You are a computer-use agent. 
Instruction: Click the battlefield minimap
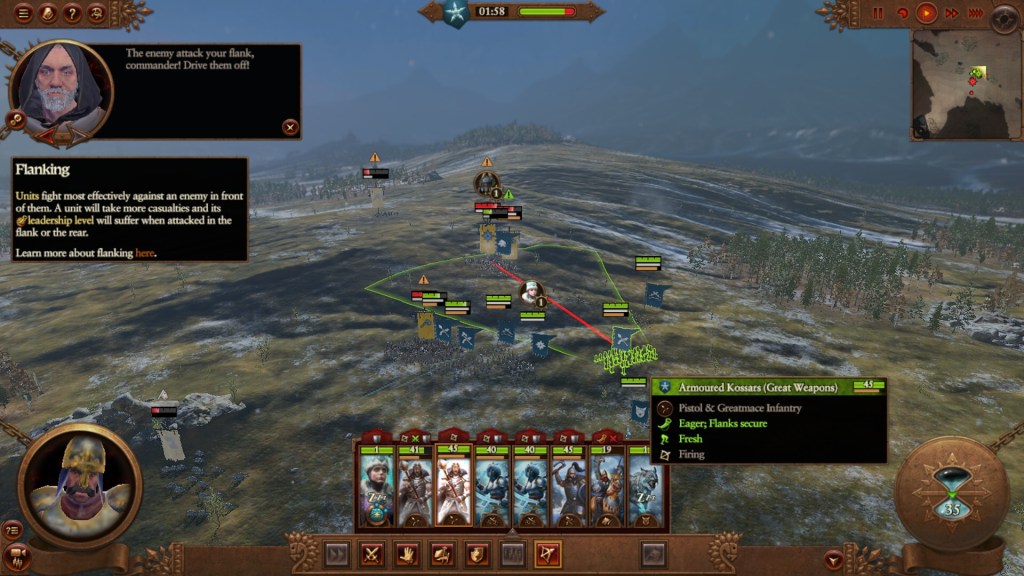(x=965, y=84)
